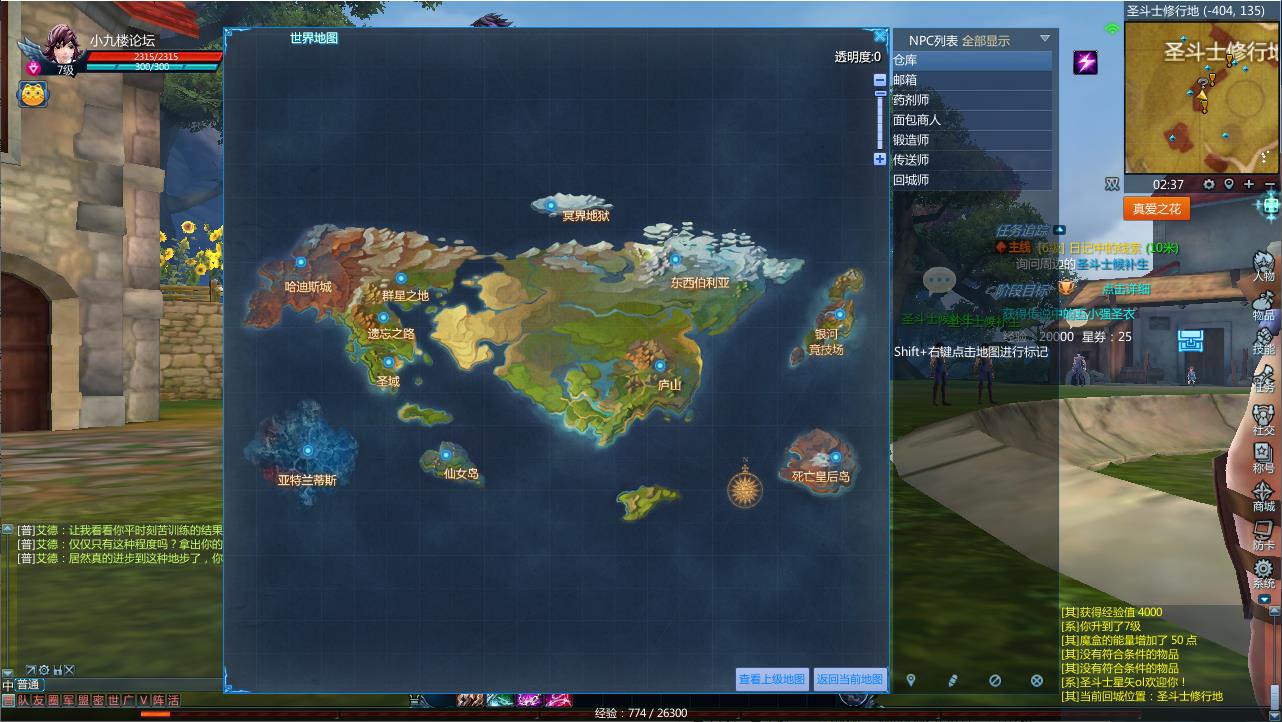Open the 人物 character menu

pyautogui.click(x=1264, y=266)
